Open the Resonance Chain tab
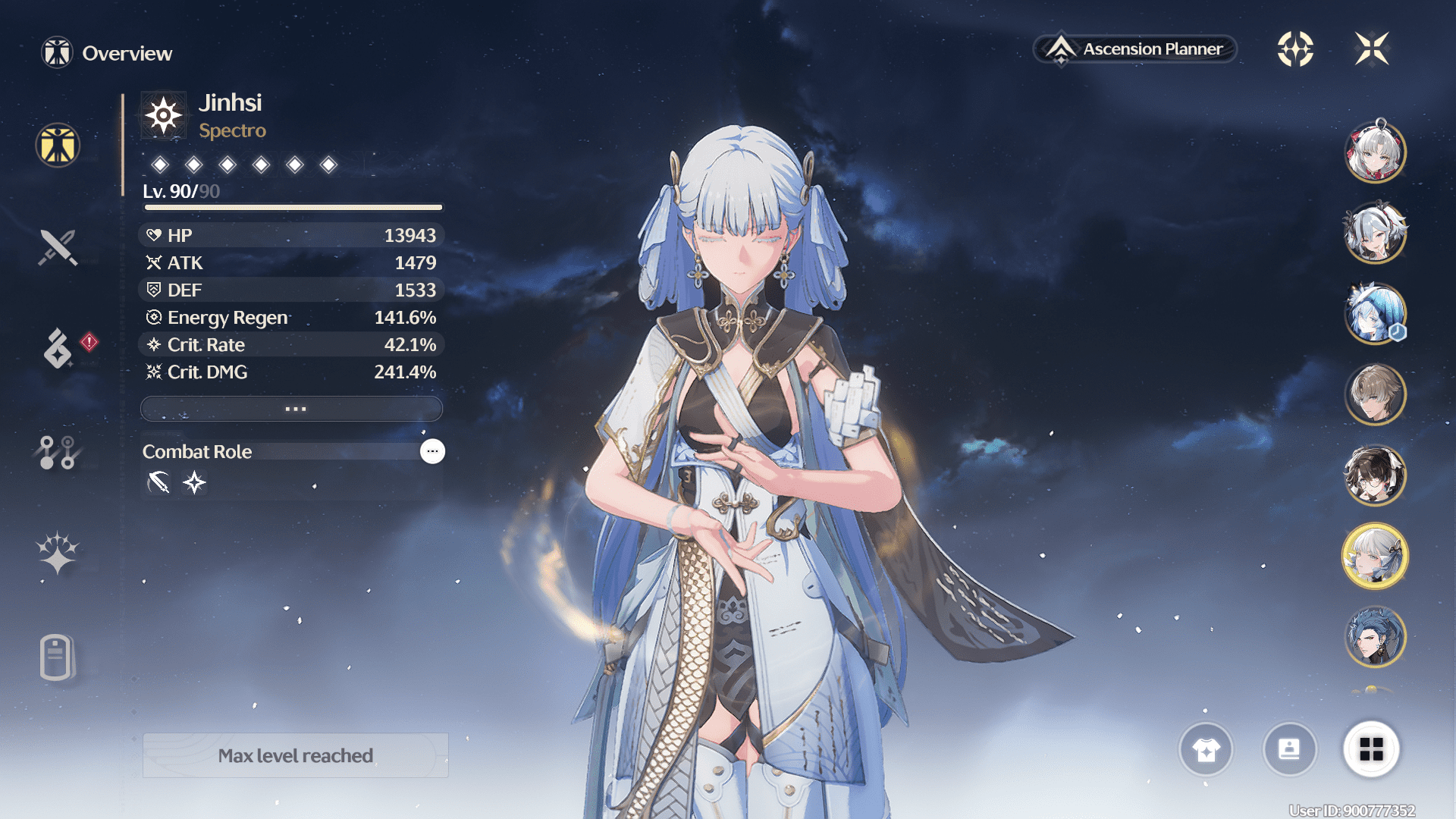 pos(58,553)
